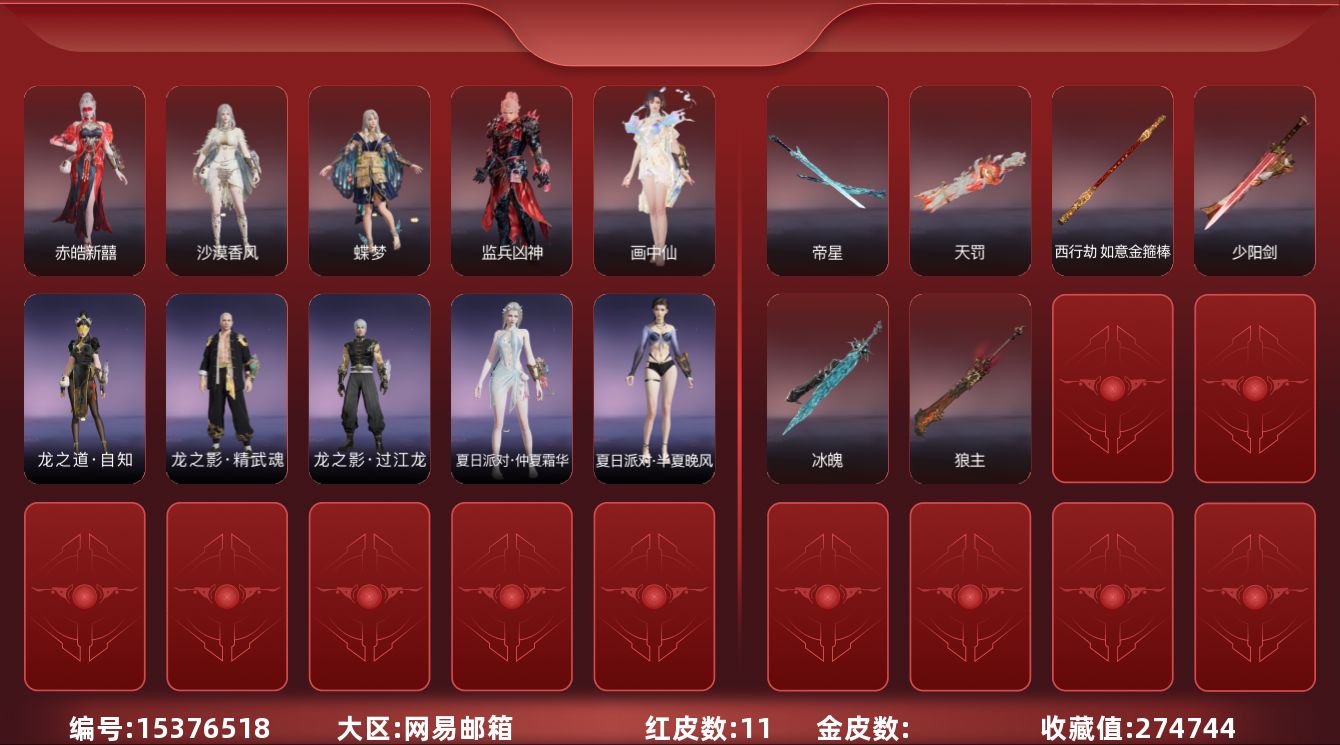This screenshot has width=1340, height=745.
Task: Select the 少阳剑 sword skin
Action: [x=1254, y=180]
